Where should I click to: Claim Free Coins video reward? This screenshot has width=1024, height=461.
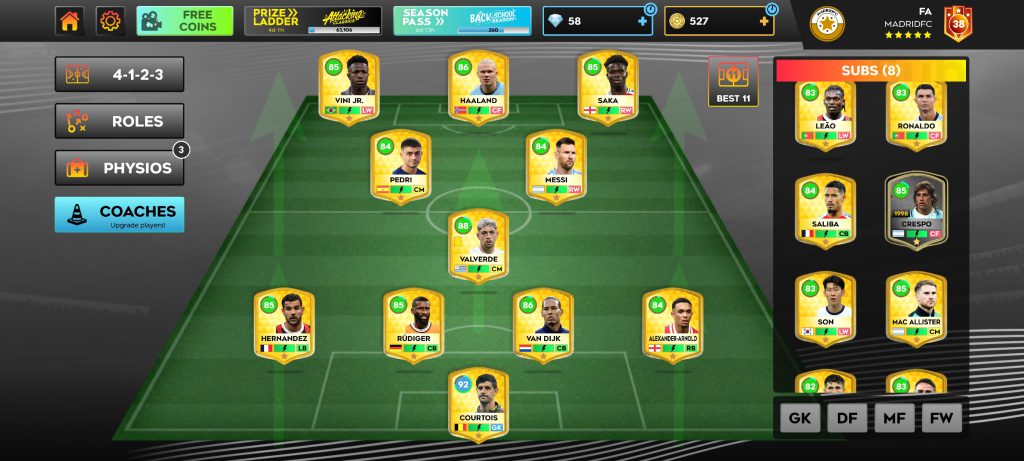pos(184,21)
